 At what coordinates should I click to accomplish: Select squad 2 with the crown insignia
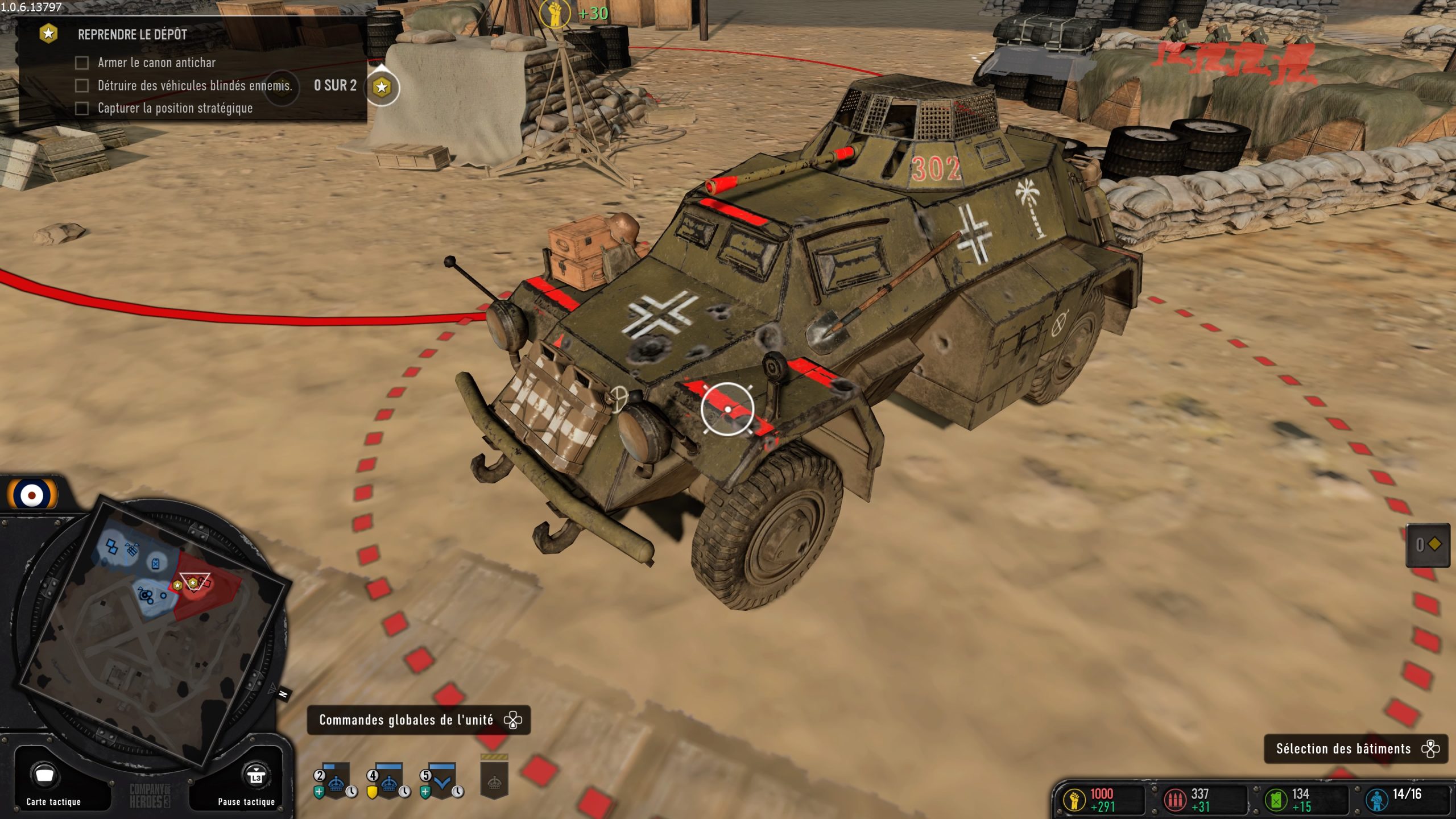coord(336,783)
